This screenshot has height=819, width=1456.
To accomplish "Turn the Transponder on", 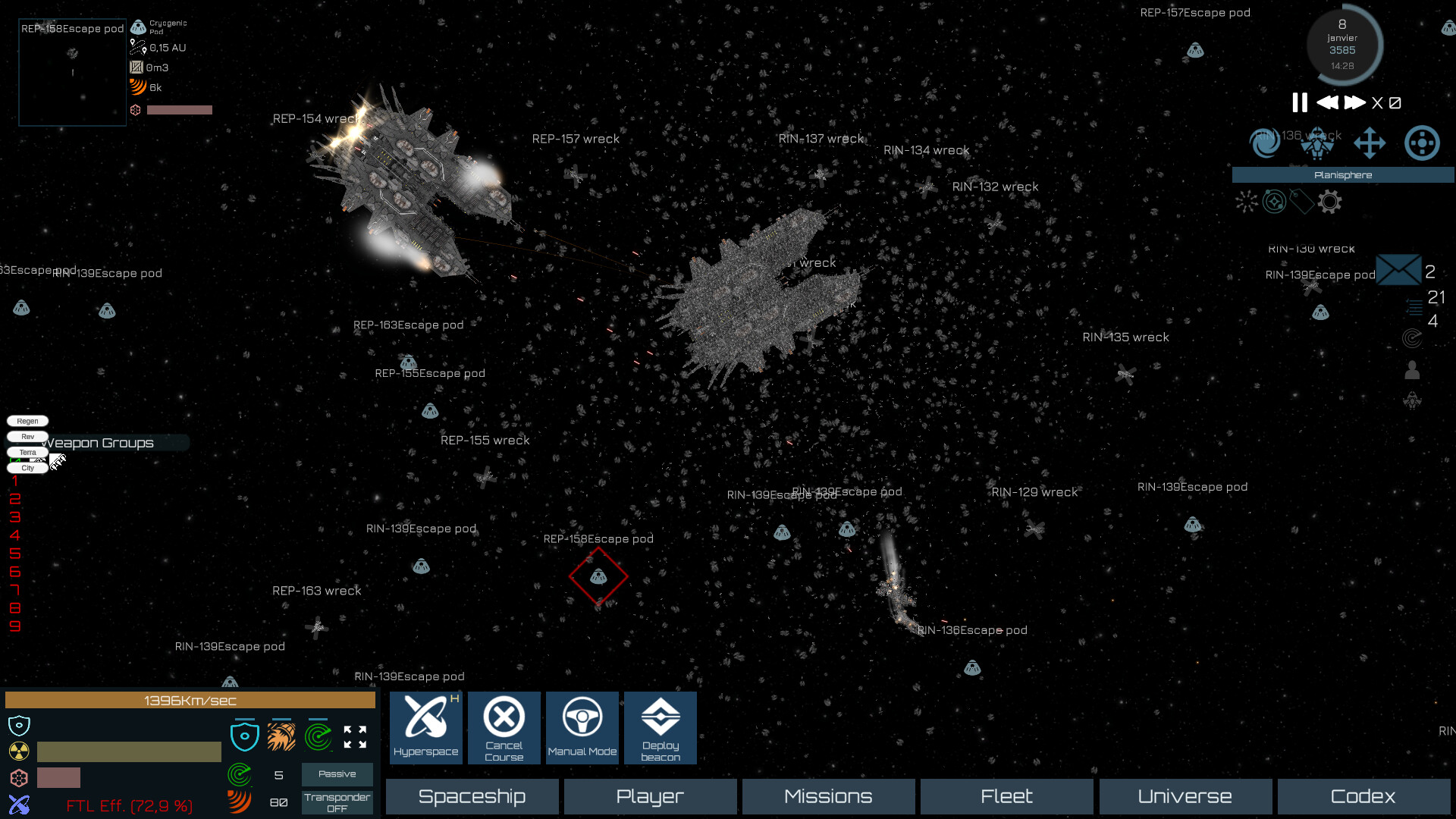I will click(x=337, y=802).
